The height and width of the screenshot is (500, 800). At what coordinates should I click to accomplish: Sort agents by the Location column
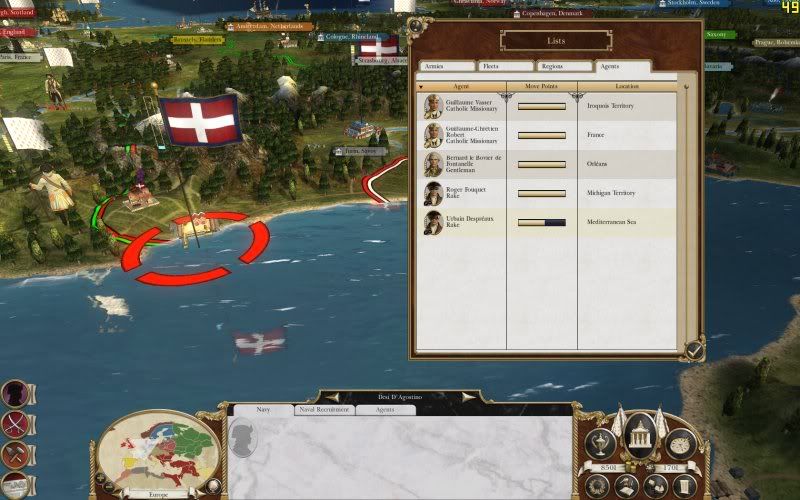click(x=627, y=87)
